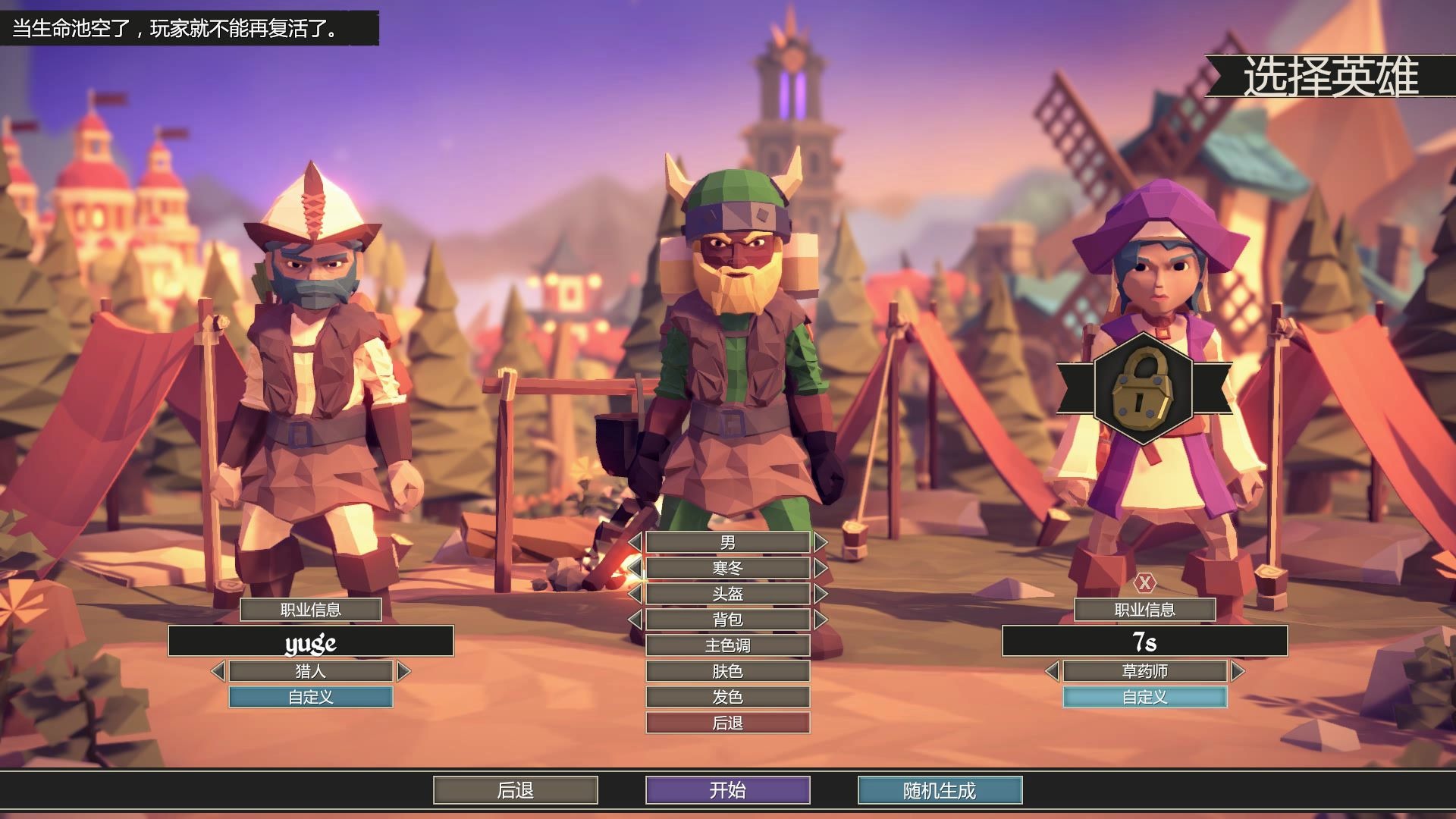Select the 7s name field
Image resolution: width=1456 pixels, height=819 pixels.
click(x=1144, y=642)
